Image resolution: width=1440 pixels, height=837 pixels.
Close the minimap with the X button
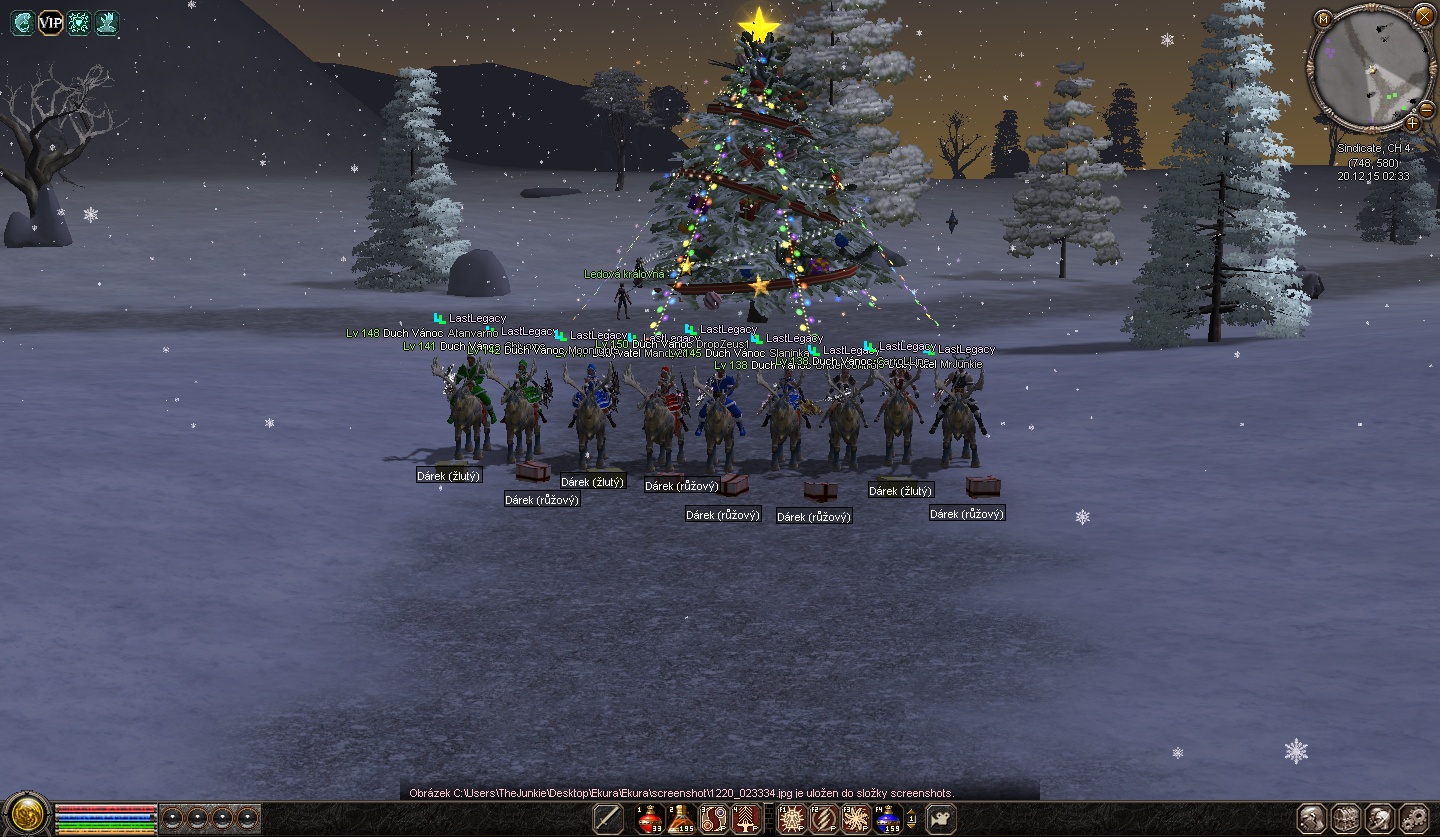click(x=1424, y=16)
